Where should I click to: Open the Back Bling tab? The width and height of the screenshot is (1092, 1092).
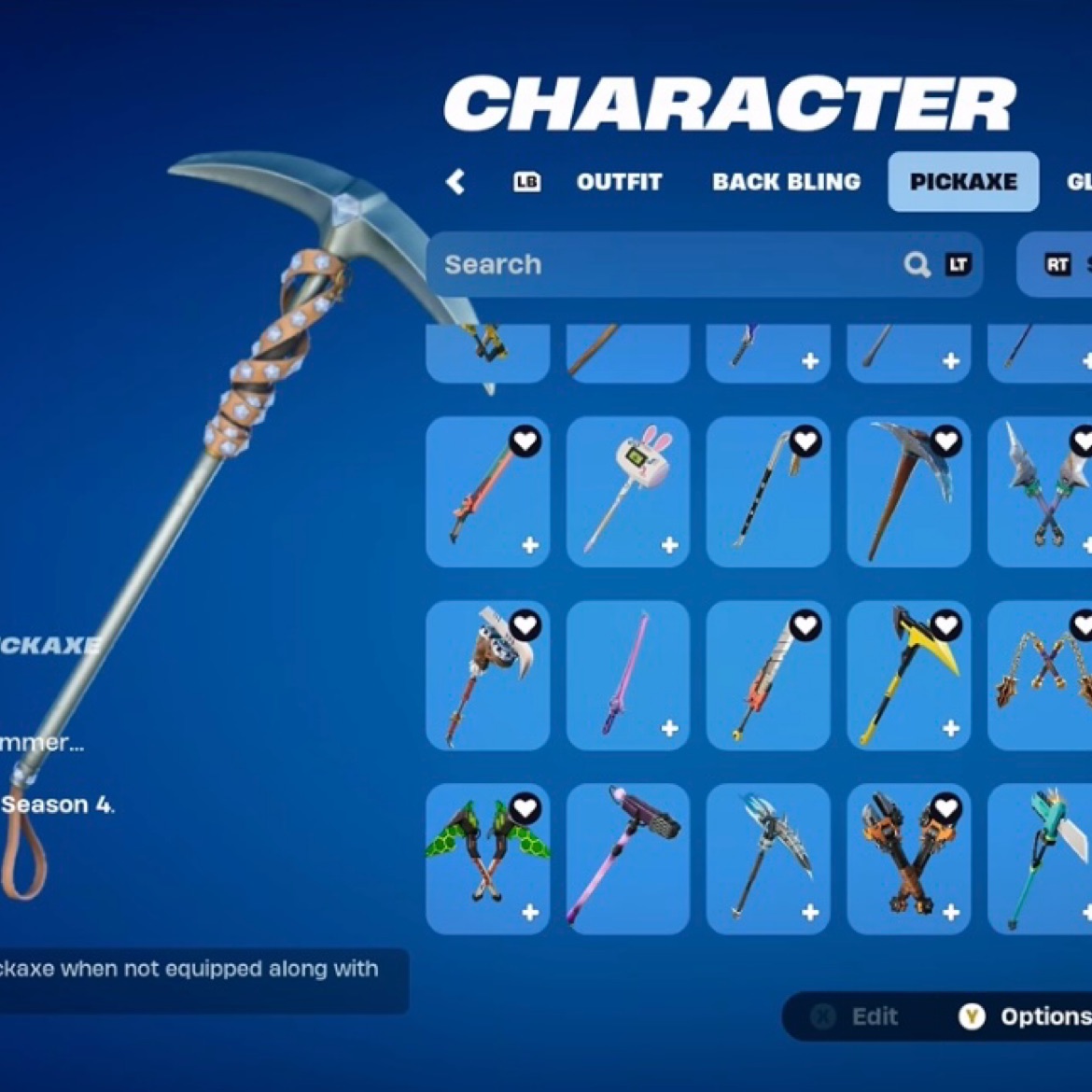pyautogui.click(x=786, y=182)
